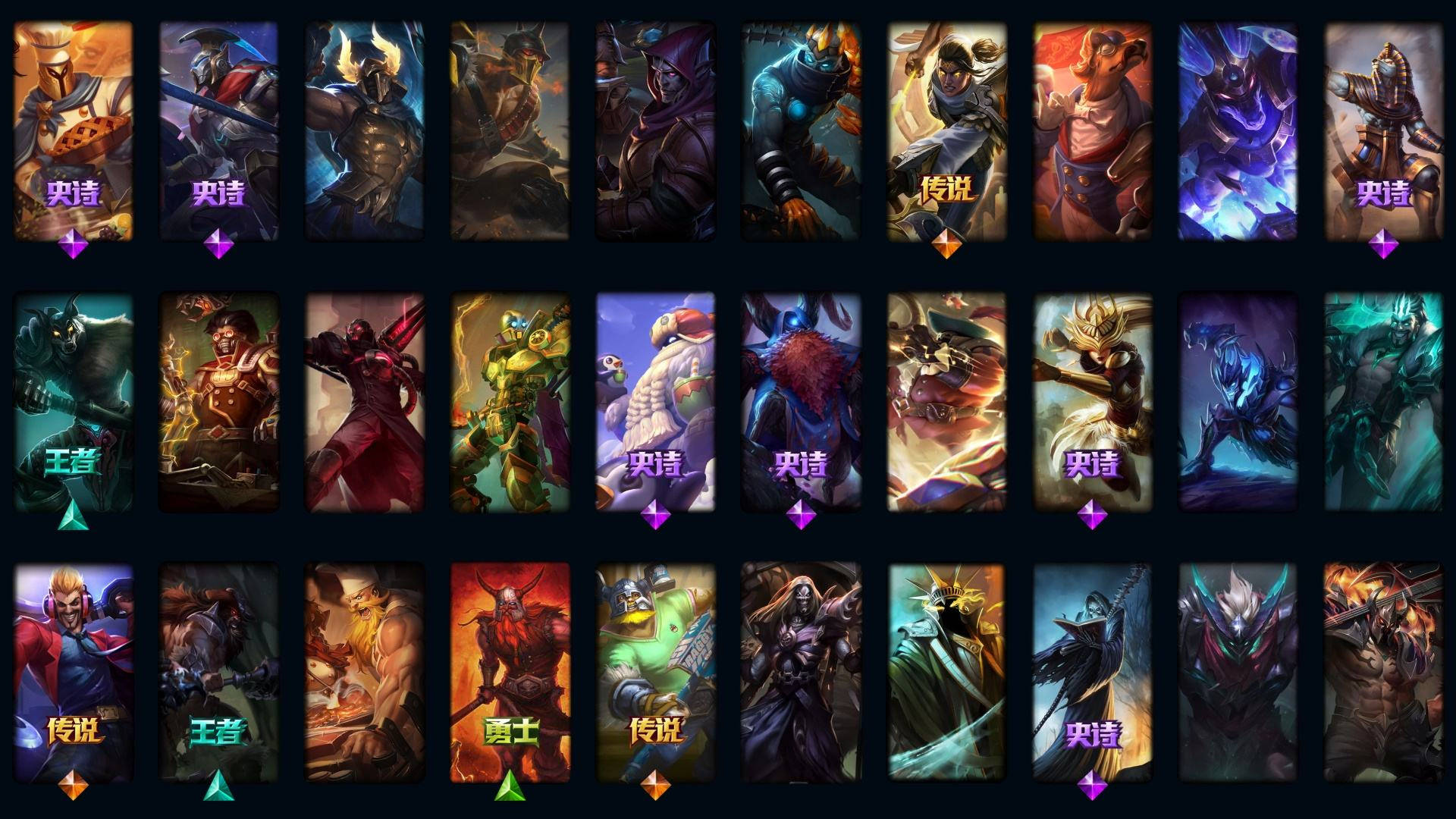The image size is (1456, 819).
Task: Open the teal ghostly spiky-haired man card
Action: tap(1383, 402)
